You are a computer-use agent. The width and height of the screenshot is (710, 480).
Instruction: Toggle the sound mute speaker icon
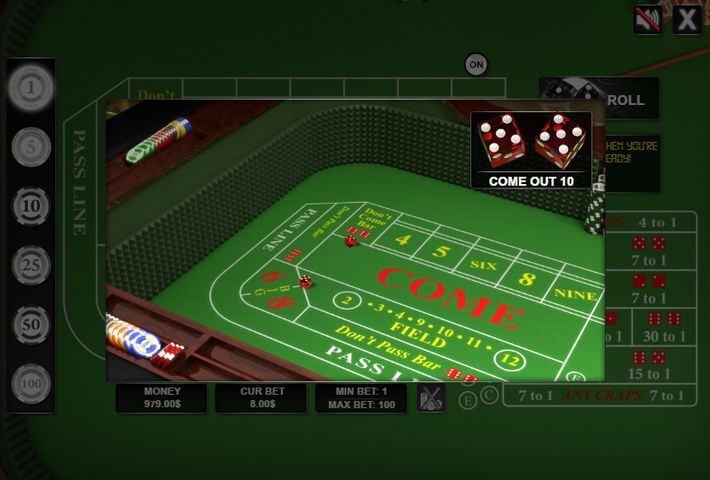(x=647, y=19)
